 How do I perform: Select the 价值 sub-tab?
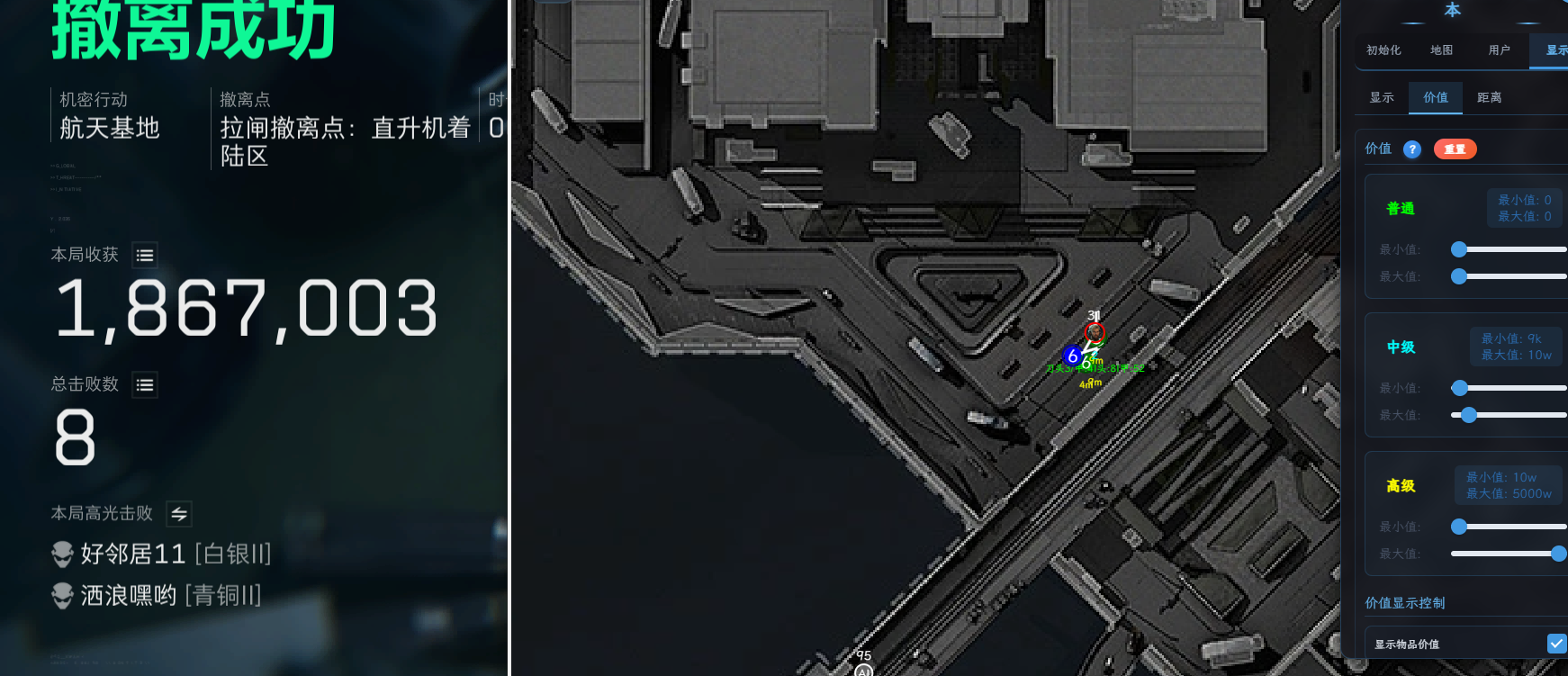1436,97
